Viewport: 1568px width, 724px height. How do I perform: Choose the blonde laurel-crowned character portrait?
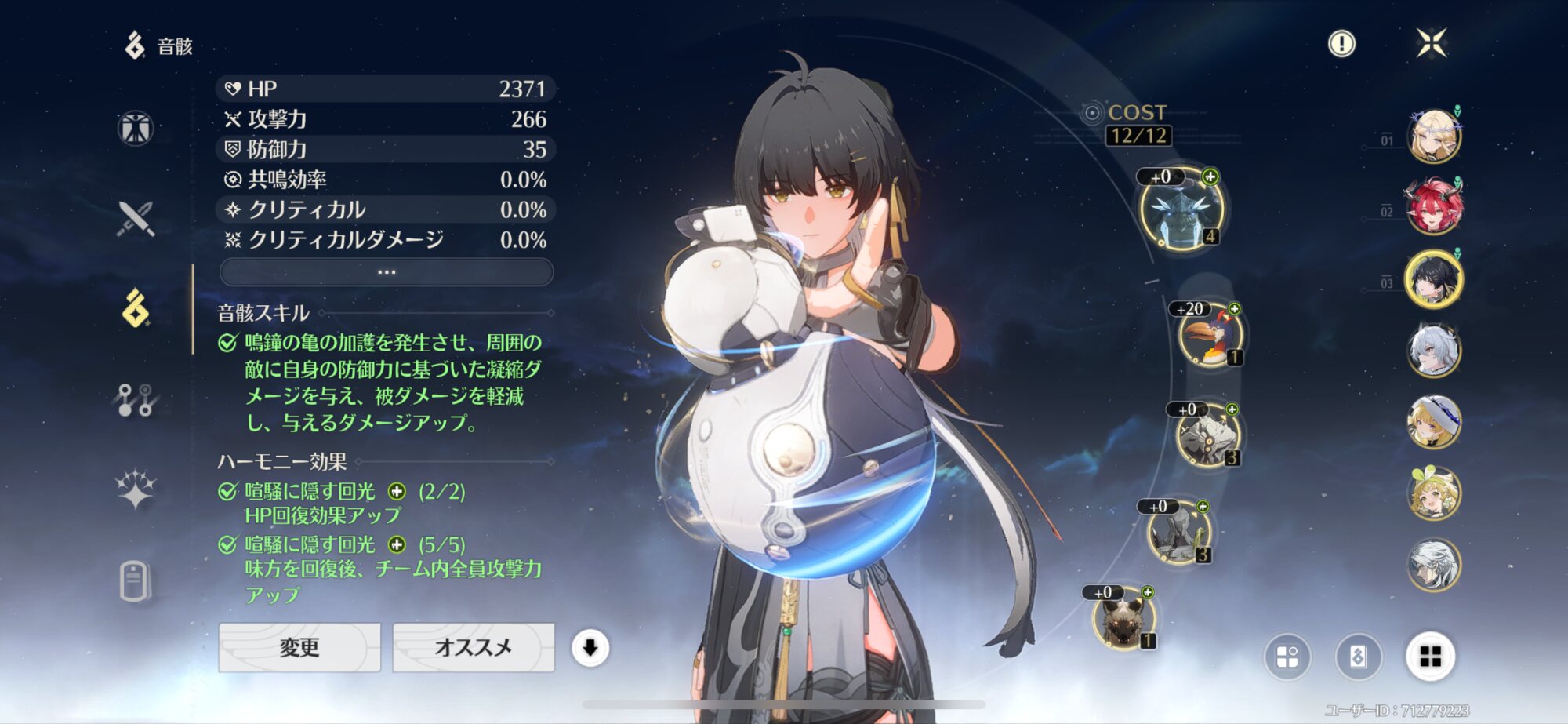tap(1434, 136)
